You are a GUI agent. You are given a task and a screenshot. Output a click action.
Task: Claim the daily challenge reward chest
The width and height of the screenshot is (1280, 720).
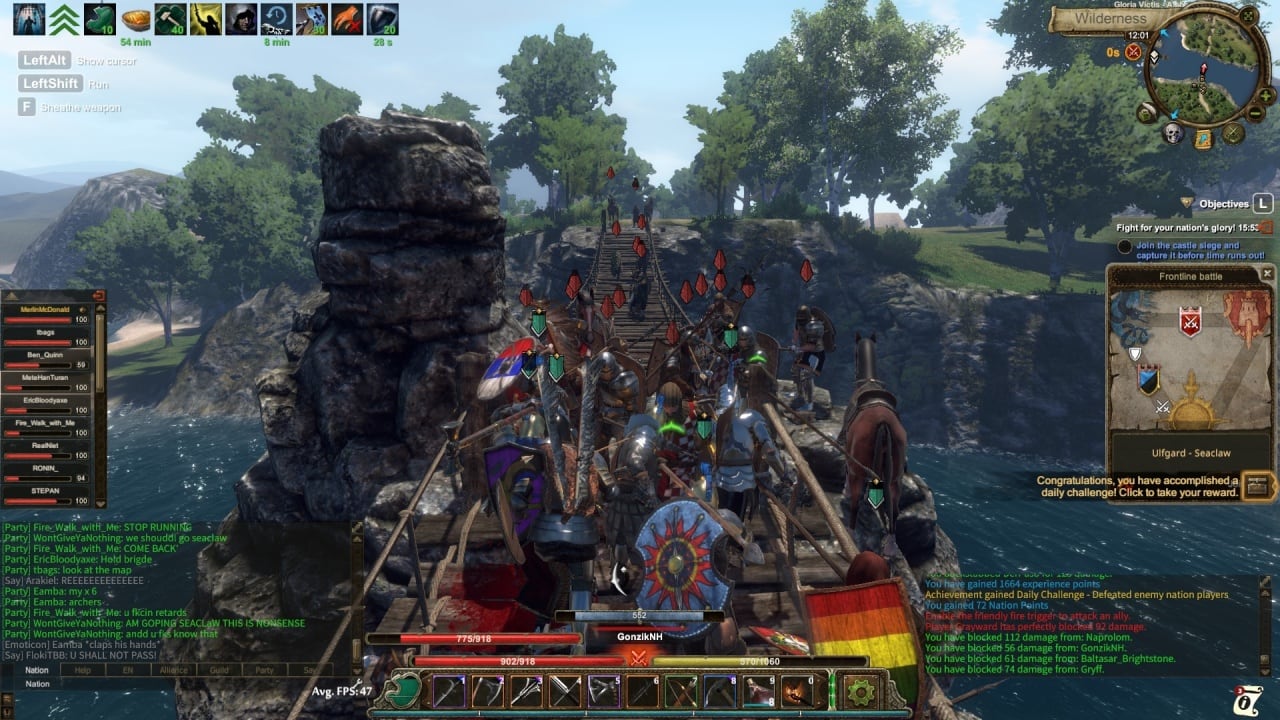(1256, 487)
